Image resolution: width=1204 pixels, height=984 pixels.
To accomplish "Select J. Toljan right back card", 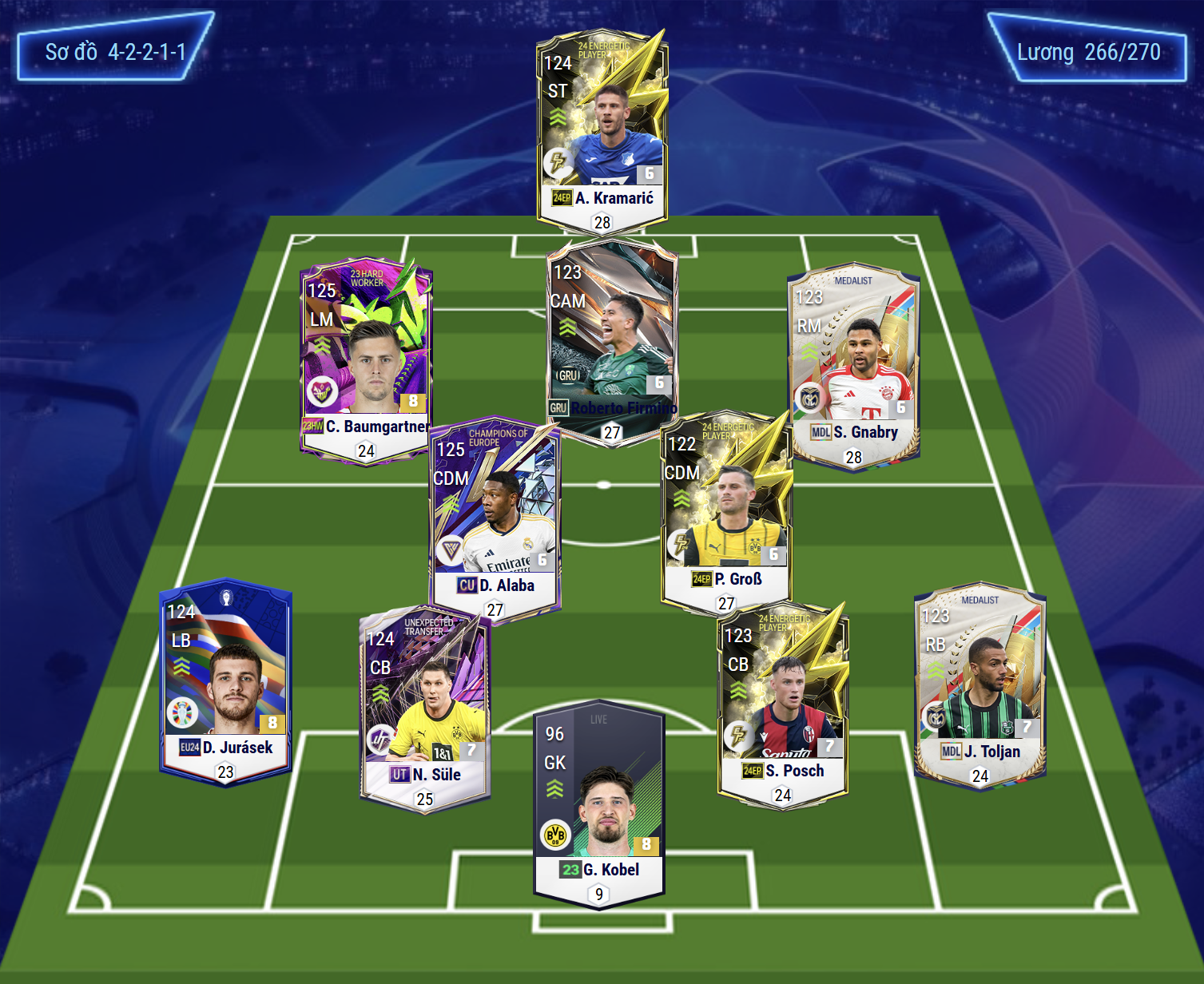I will [x=980, y=683].
